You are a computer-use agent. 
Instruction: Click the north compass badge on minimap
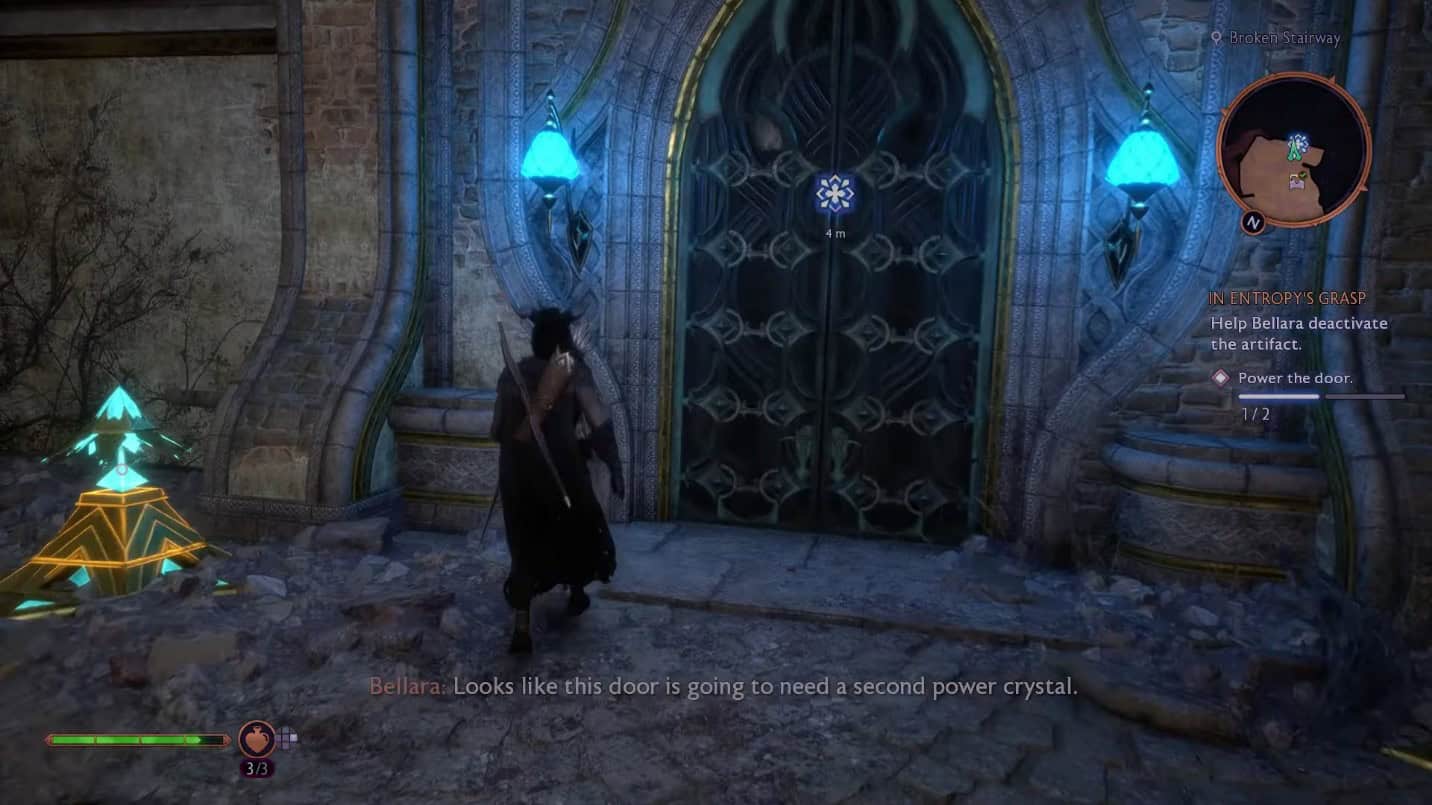point(1253,222)
